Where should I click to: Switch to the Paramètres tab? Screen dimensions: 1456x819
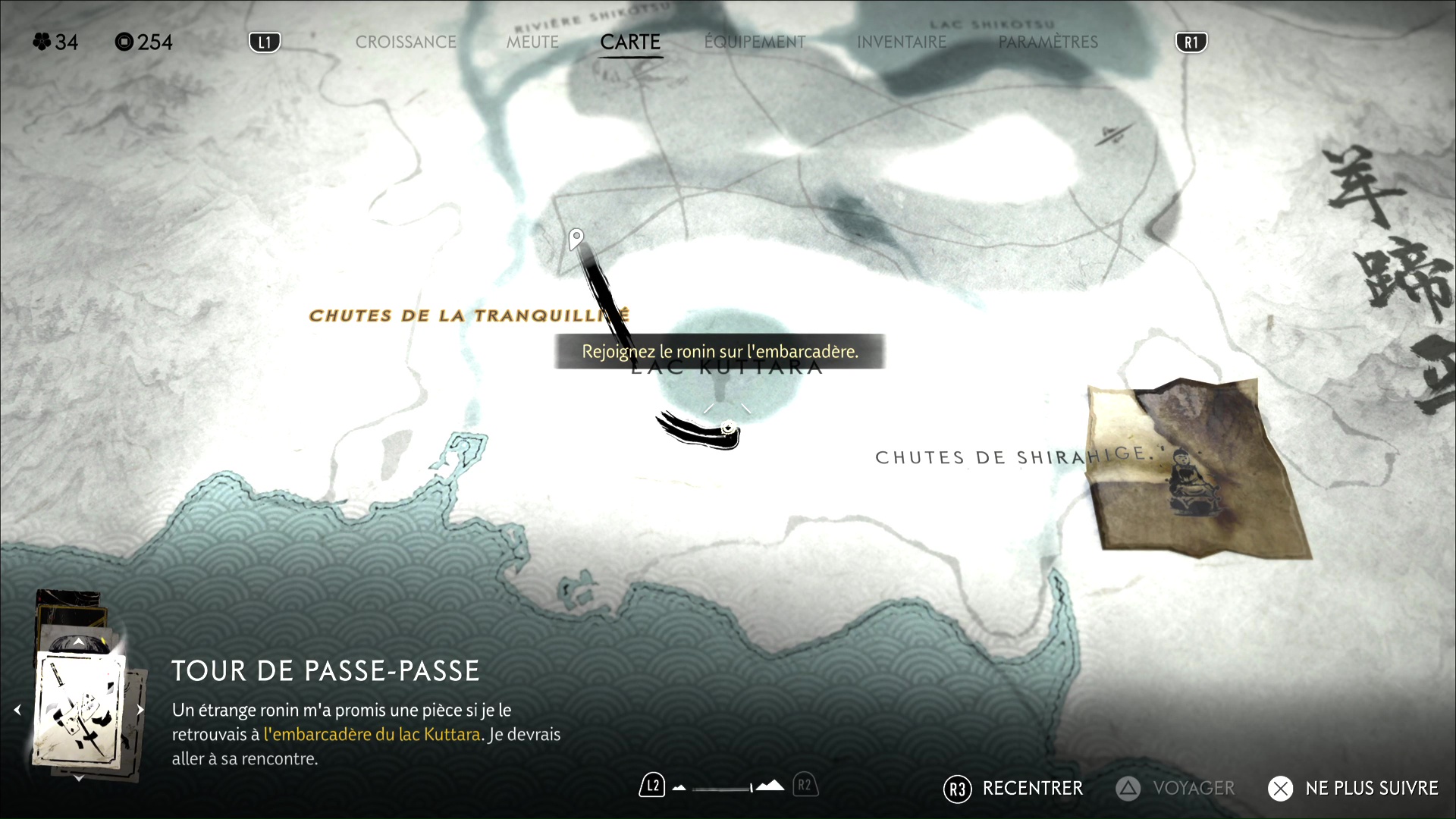pos(1048,42)
